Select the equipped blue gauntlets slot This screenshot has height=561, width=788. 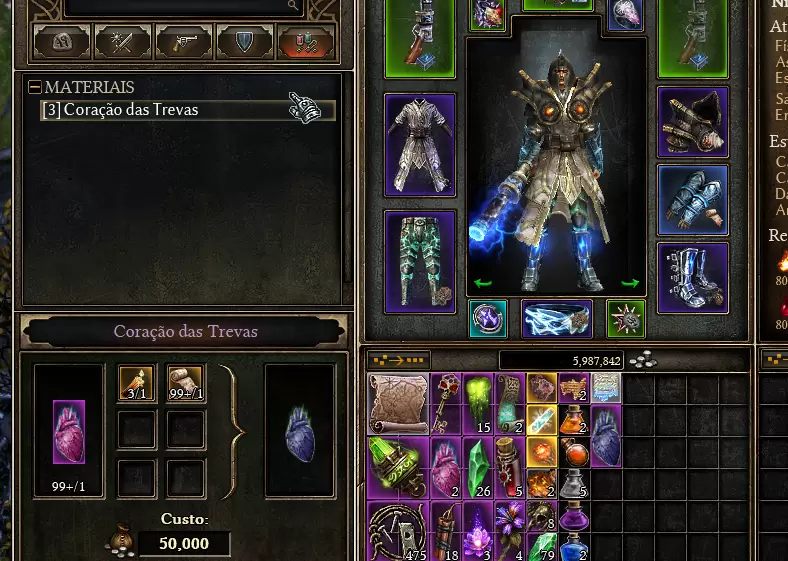692,199
